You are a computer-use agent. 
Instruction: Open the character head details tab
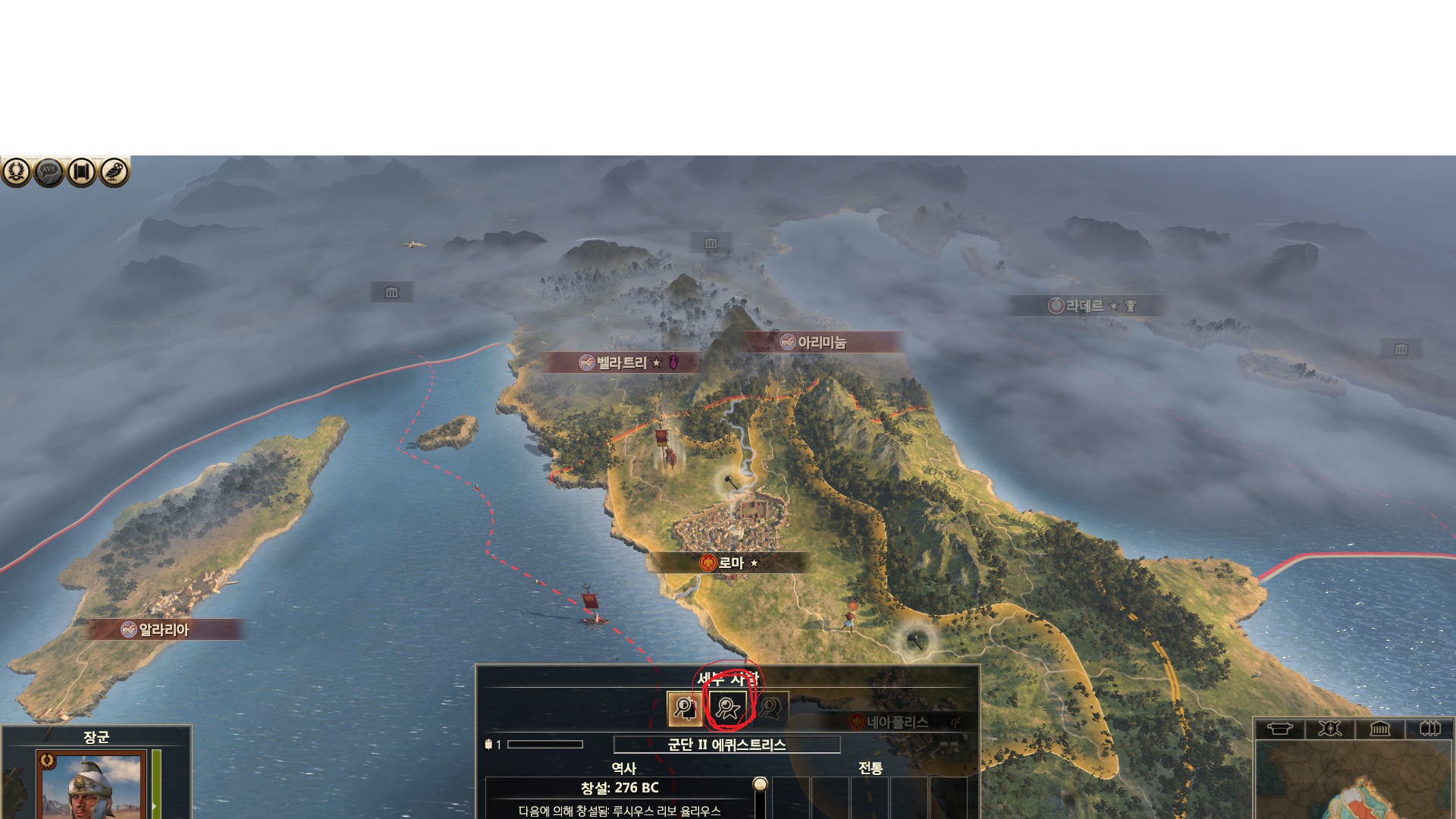pos(770,709)
